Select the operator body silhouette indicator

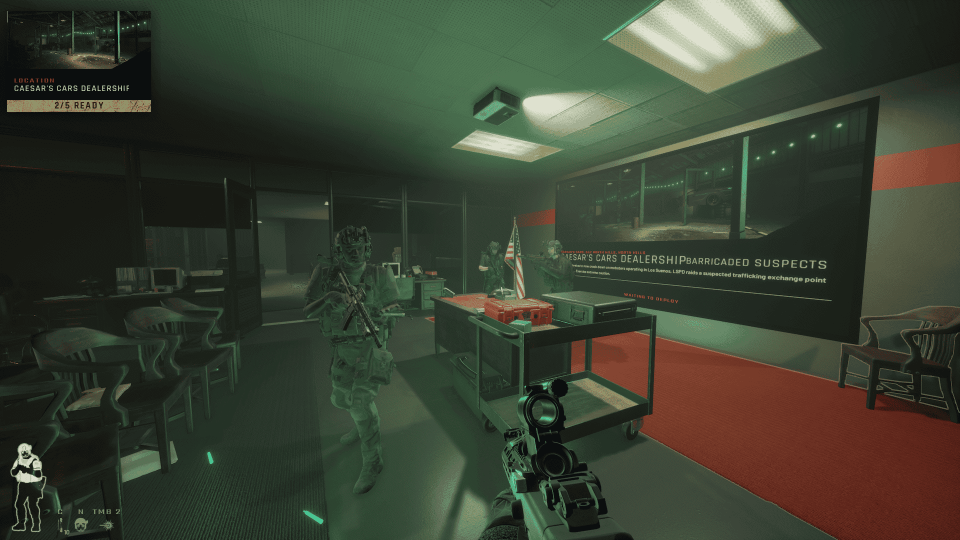coord(28,490)
